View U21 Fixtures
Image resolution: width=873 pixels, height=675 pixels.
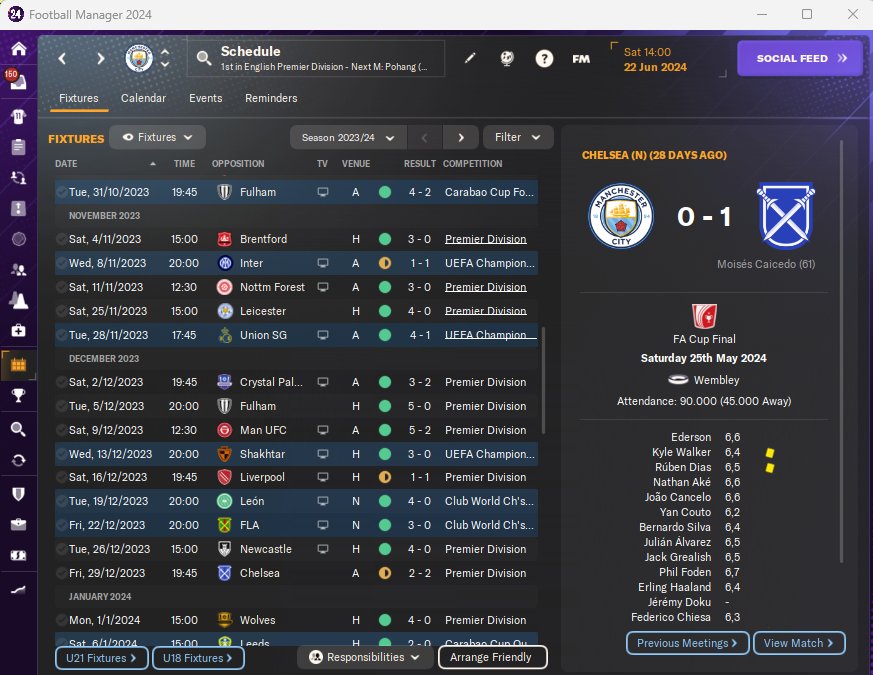[101, 658]
